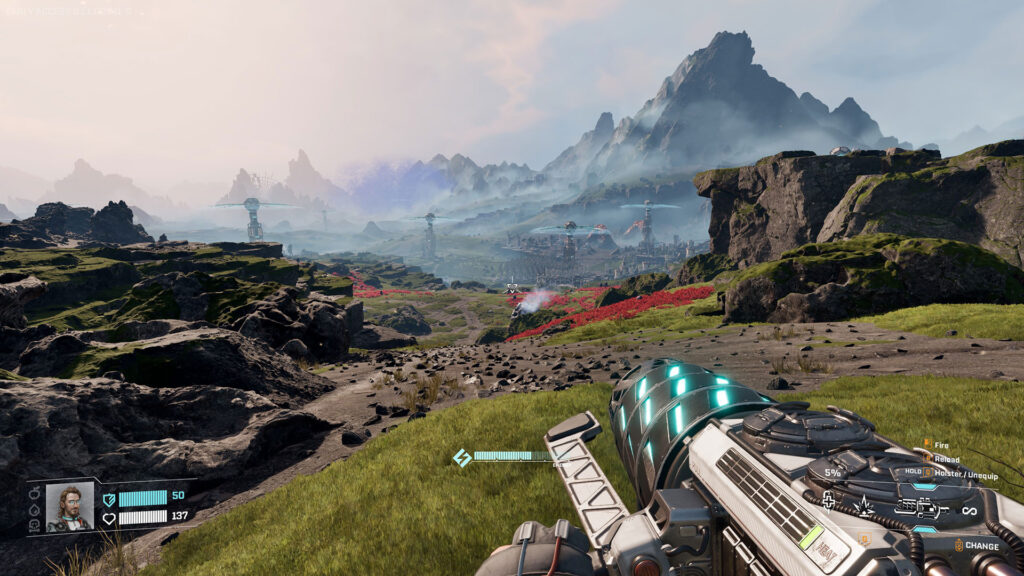Click the player character portrait
The width and height of the screenshot is (1024, 576).
70,506
